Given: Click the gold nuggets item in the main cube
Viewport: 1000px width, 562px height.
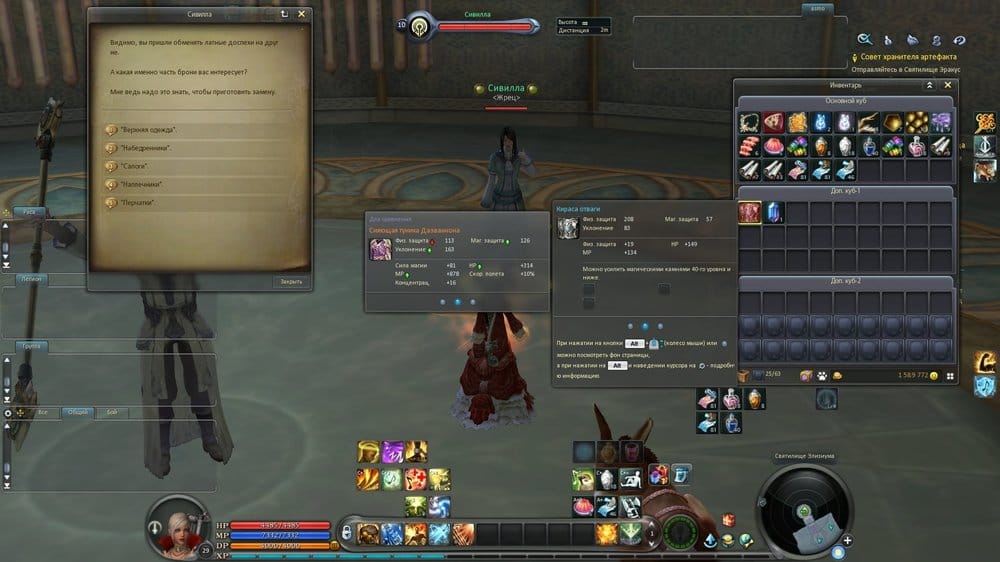Looking at the screenshot, I should point(917,122).
